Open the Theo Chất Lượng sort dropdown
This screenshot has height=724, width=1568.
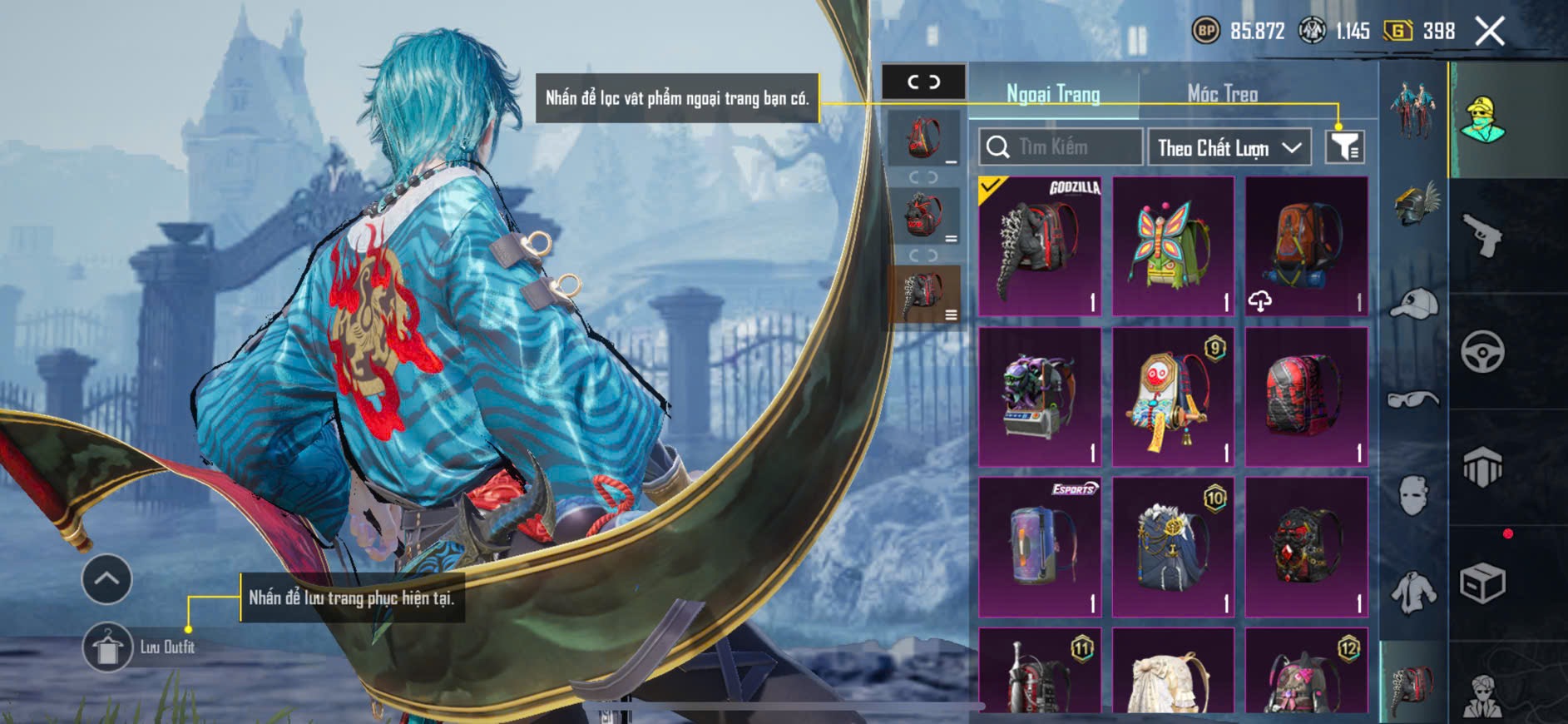click(1229, 148)
